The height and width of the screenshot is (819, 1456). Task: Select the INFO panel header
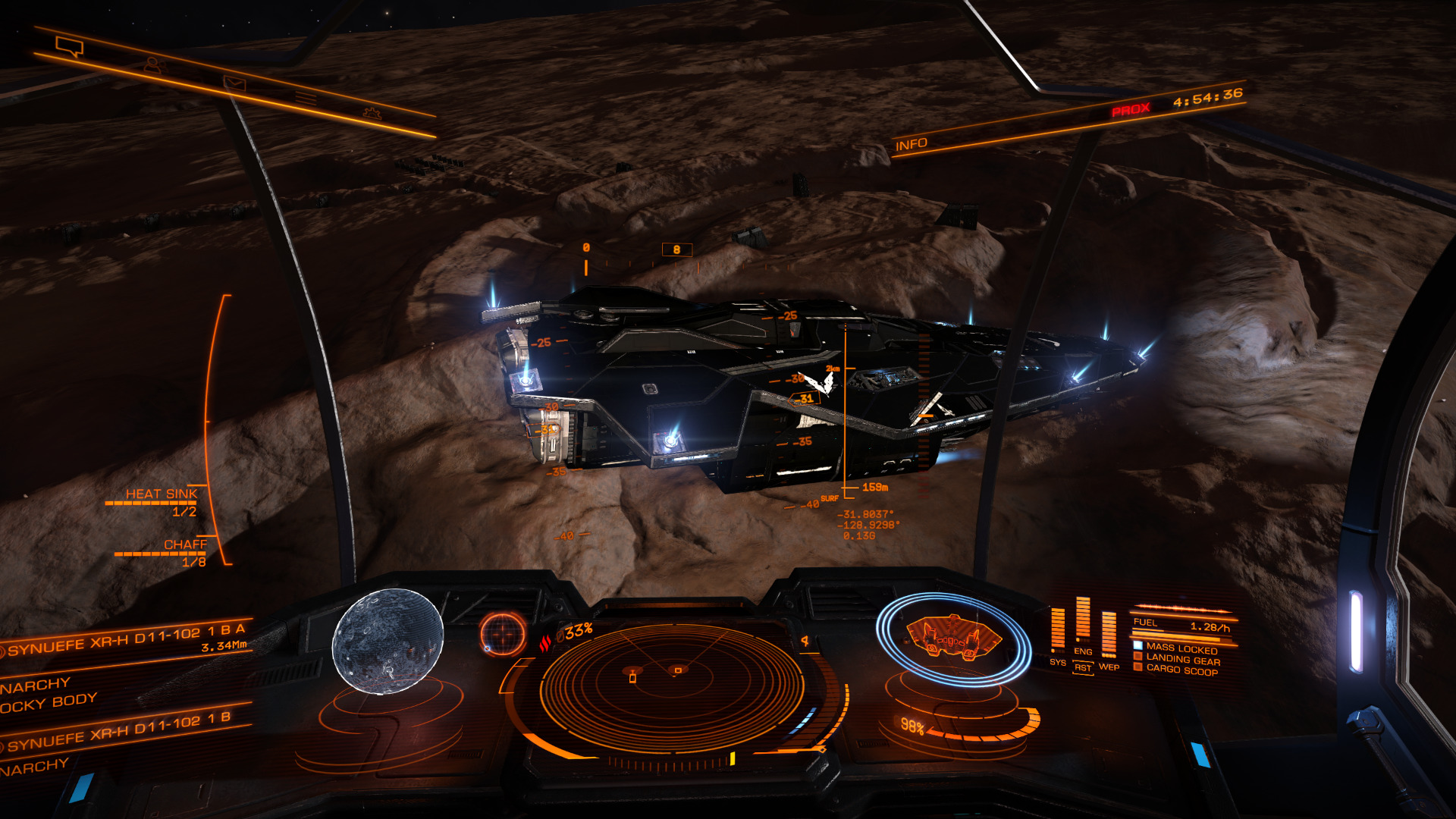(x=911, y=144)
